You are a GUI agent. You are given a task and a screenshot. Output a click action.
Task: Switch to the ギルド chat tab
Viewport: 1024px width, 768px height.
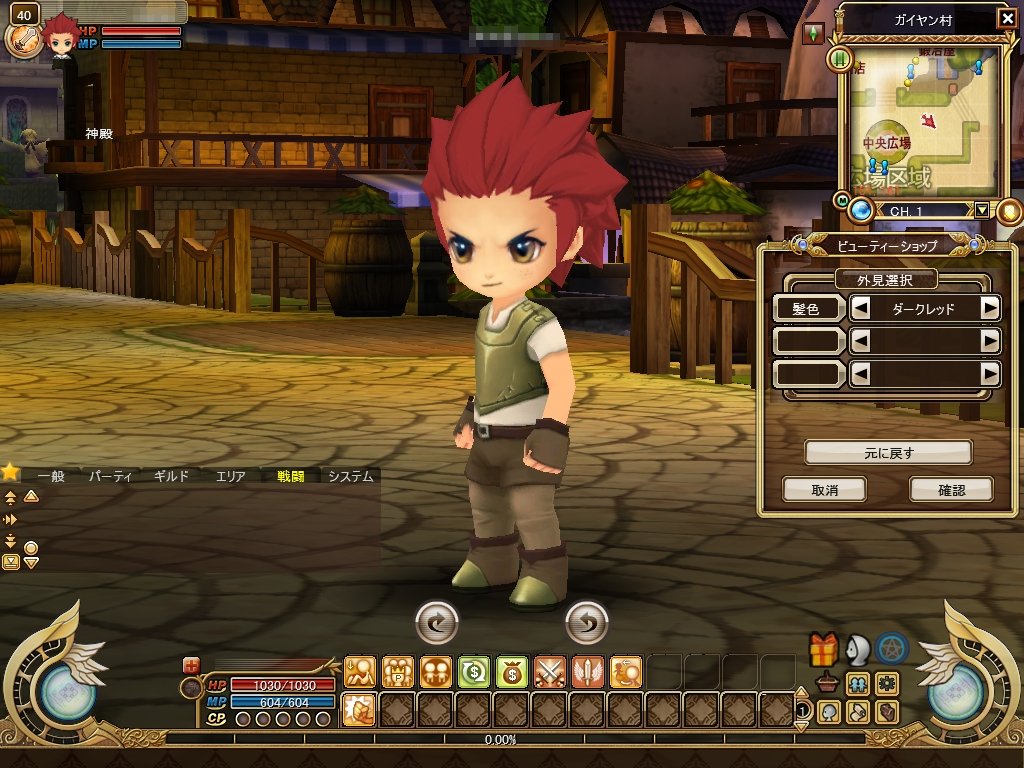coord(171,477)
